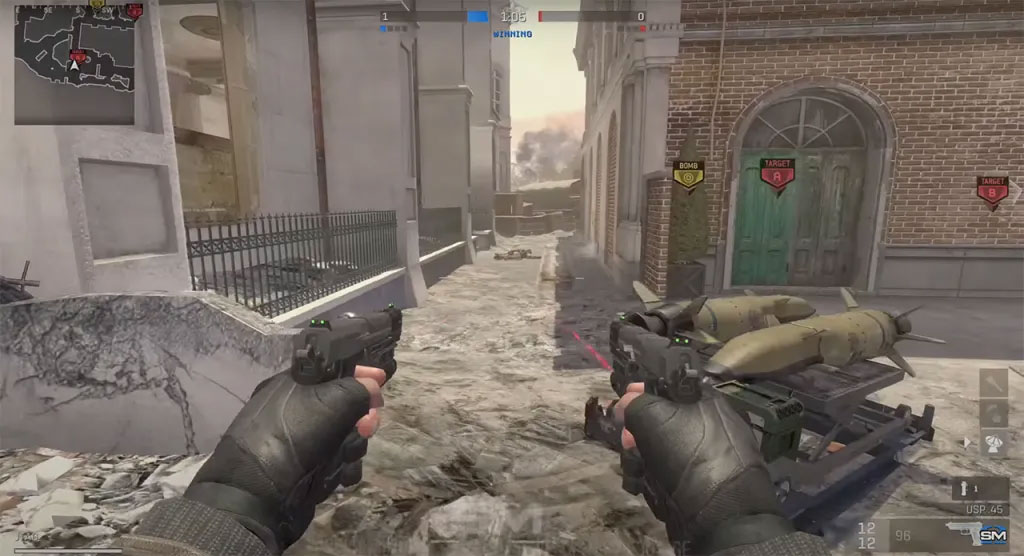Select the middle killstreak slot icon
The height and width of the screenshot is (556, 1024).
pos(994,412)
